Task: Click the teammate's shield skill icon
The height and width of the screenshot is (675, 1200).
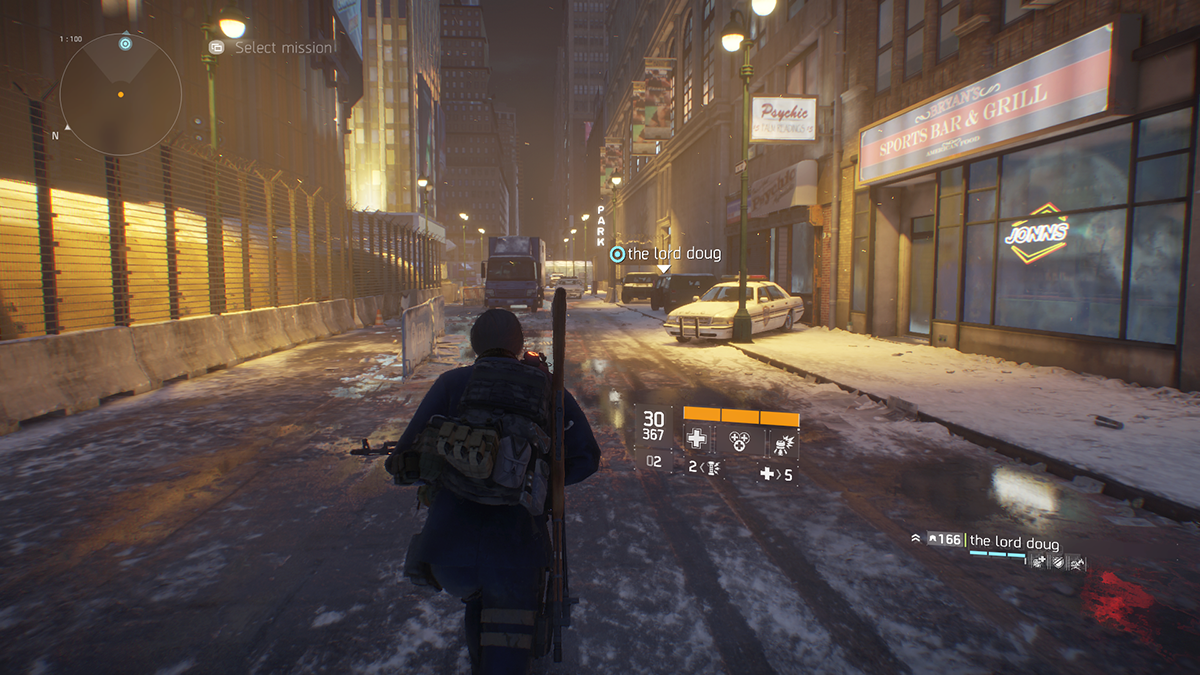Action: tap(1057, 563)
